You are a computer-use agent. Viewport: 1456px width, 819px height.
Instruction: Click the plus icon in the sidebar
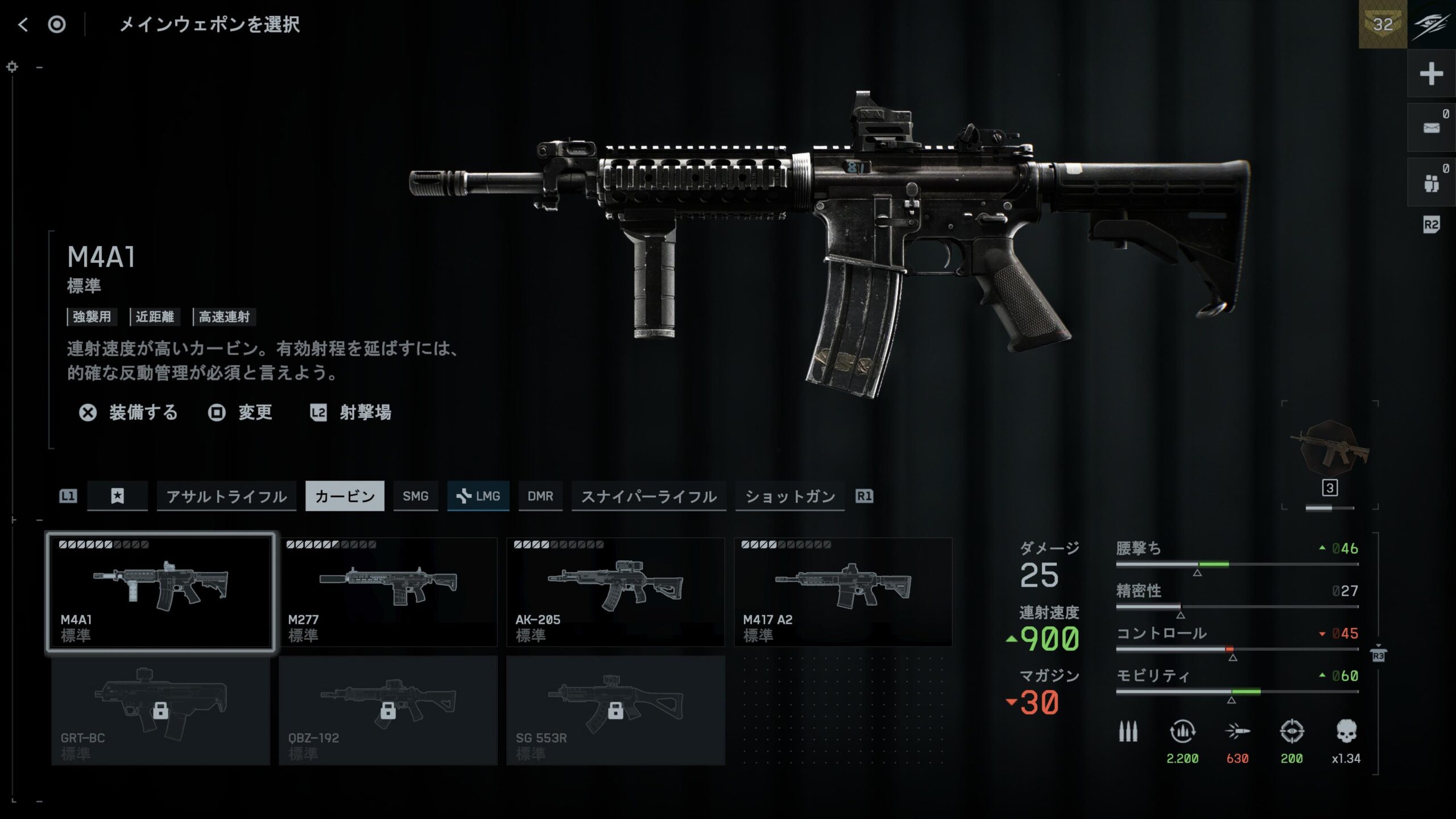pyautogui.click(x=1431, y=74)
